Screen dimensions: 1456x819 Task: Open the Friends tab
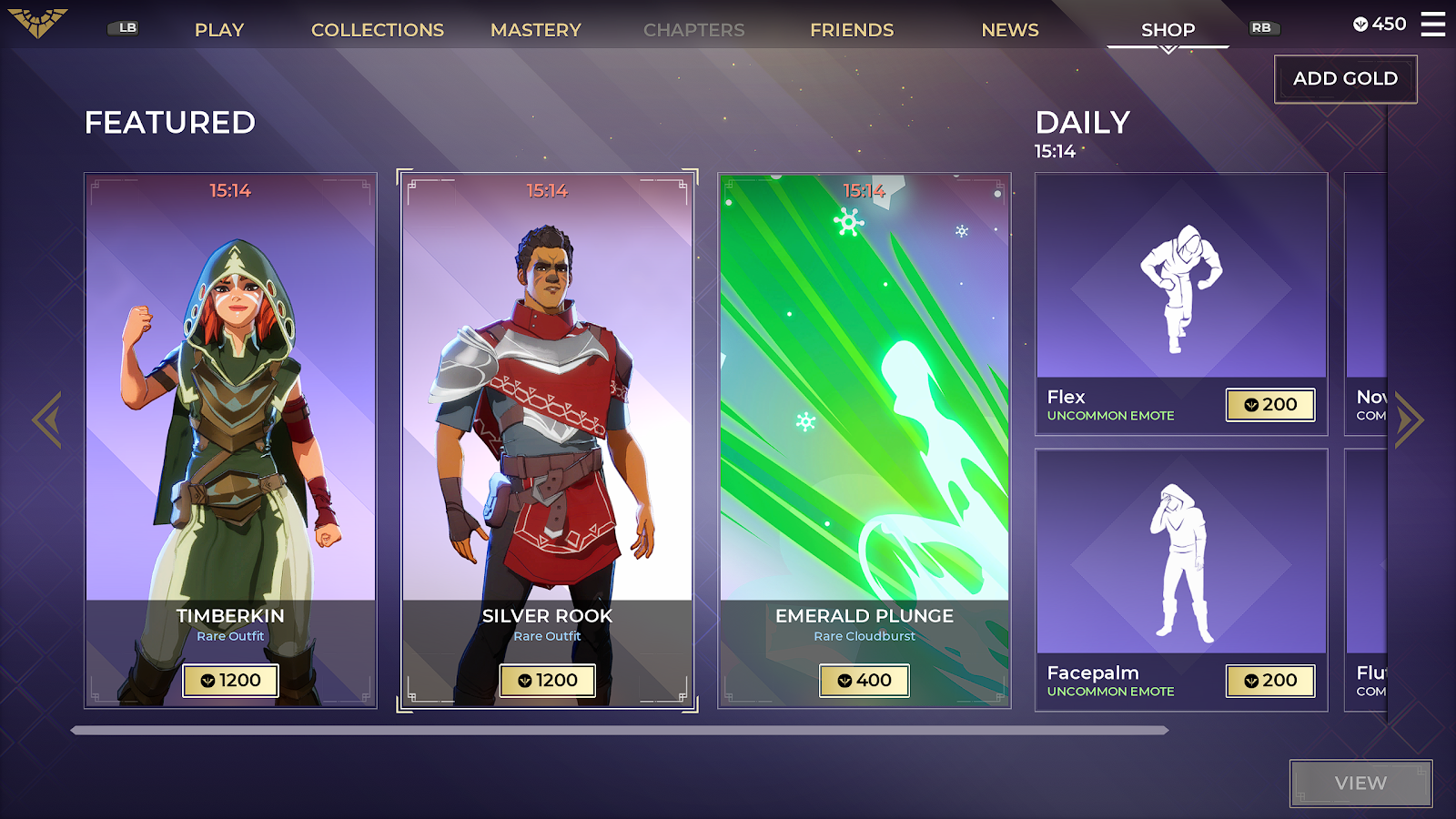(x=852, y=30)
